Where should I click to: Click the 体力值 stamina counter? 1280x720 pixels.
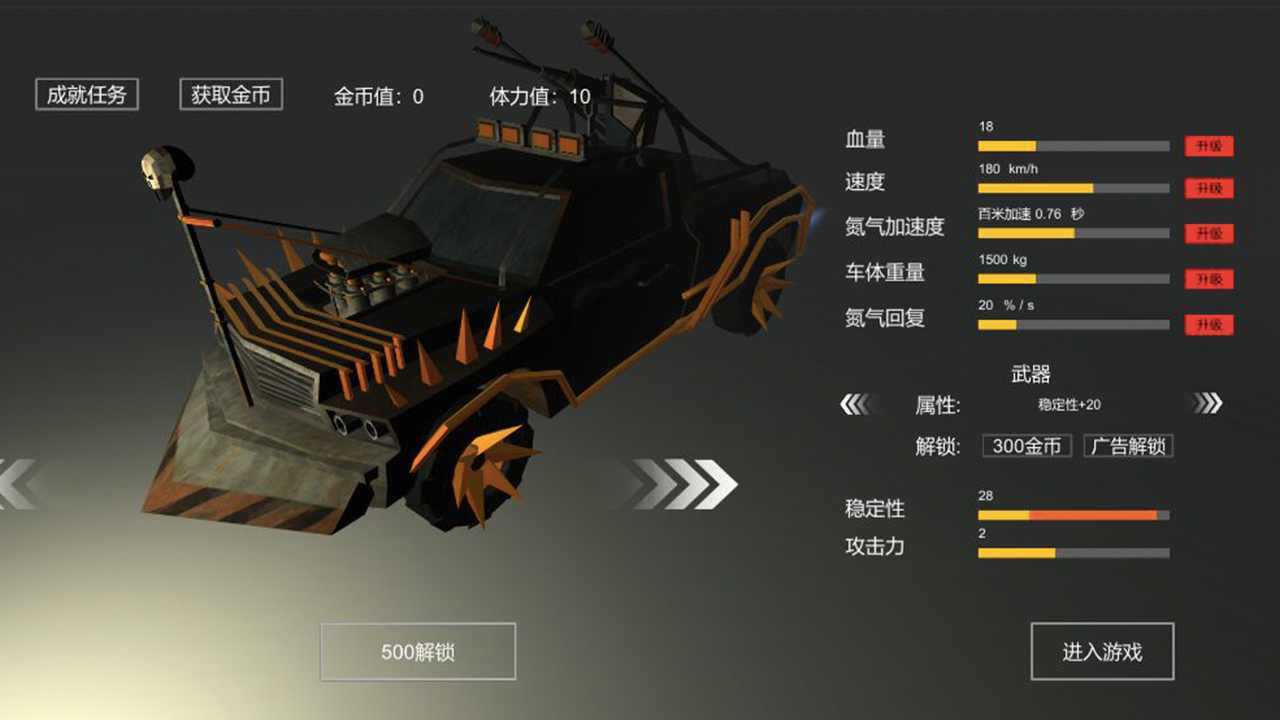coord(540,95)
